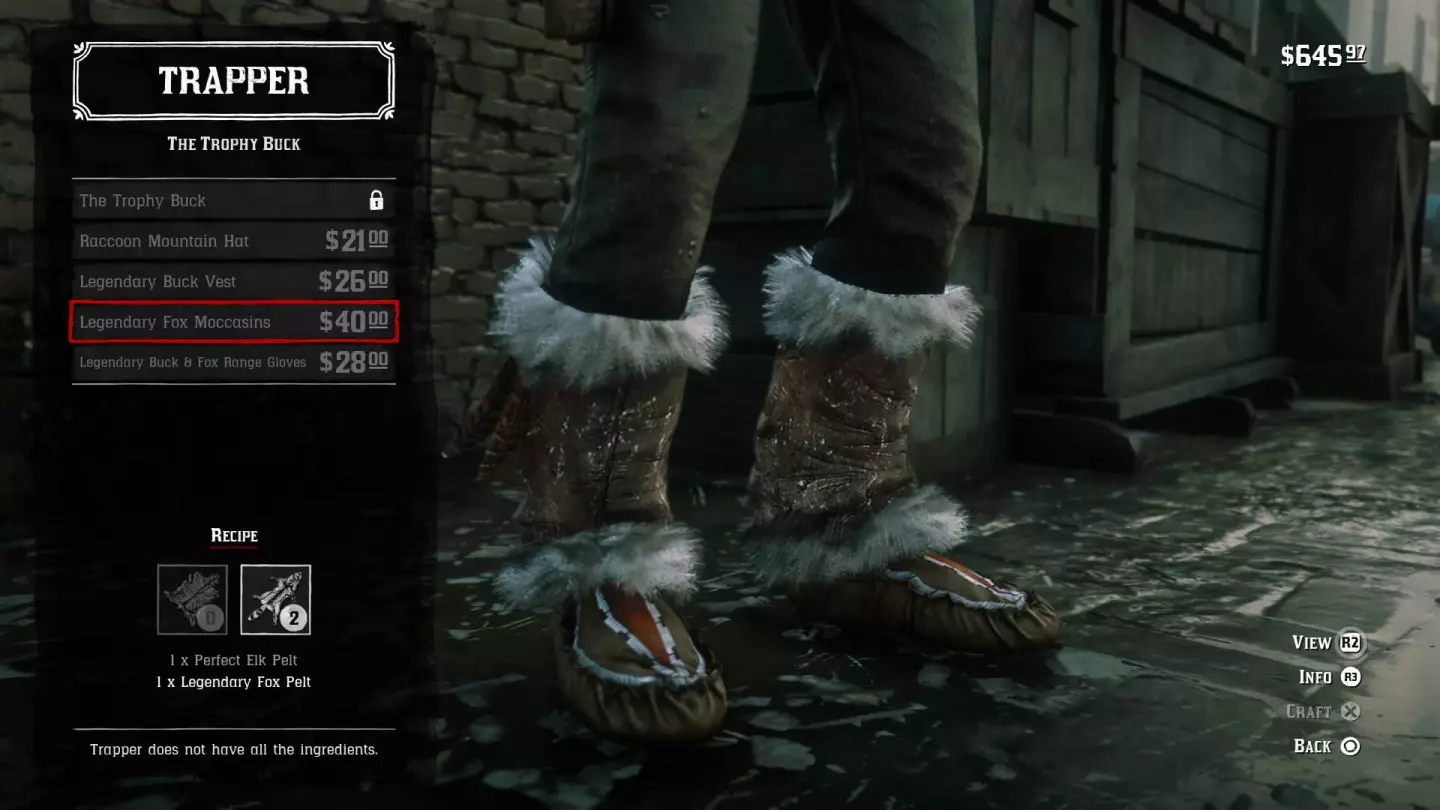This screenshot has height=810, width=1440.
Task: Click the highlighted Legendary Fox Moccasins entry
Action: tap(233, 322)
